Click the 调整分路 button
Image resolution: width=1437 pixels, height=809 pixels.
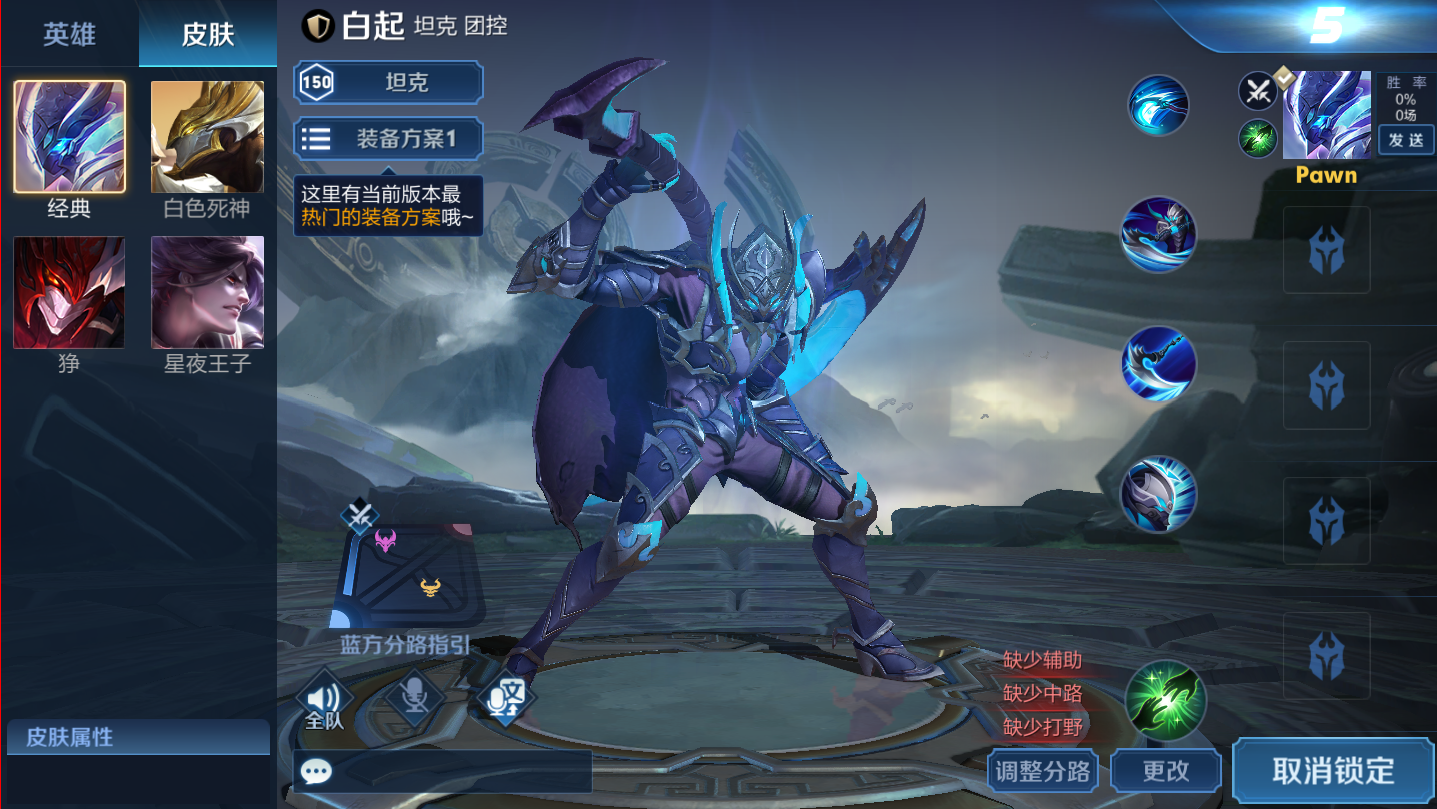pyautogui.click(x=1043, y=771)
